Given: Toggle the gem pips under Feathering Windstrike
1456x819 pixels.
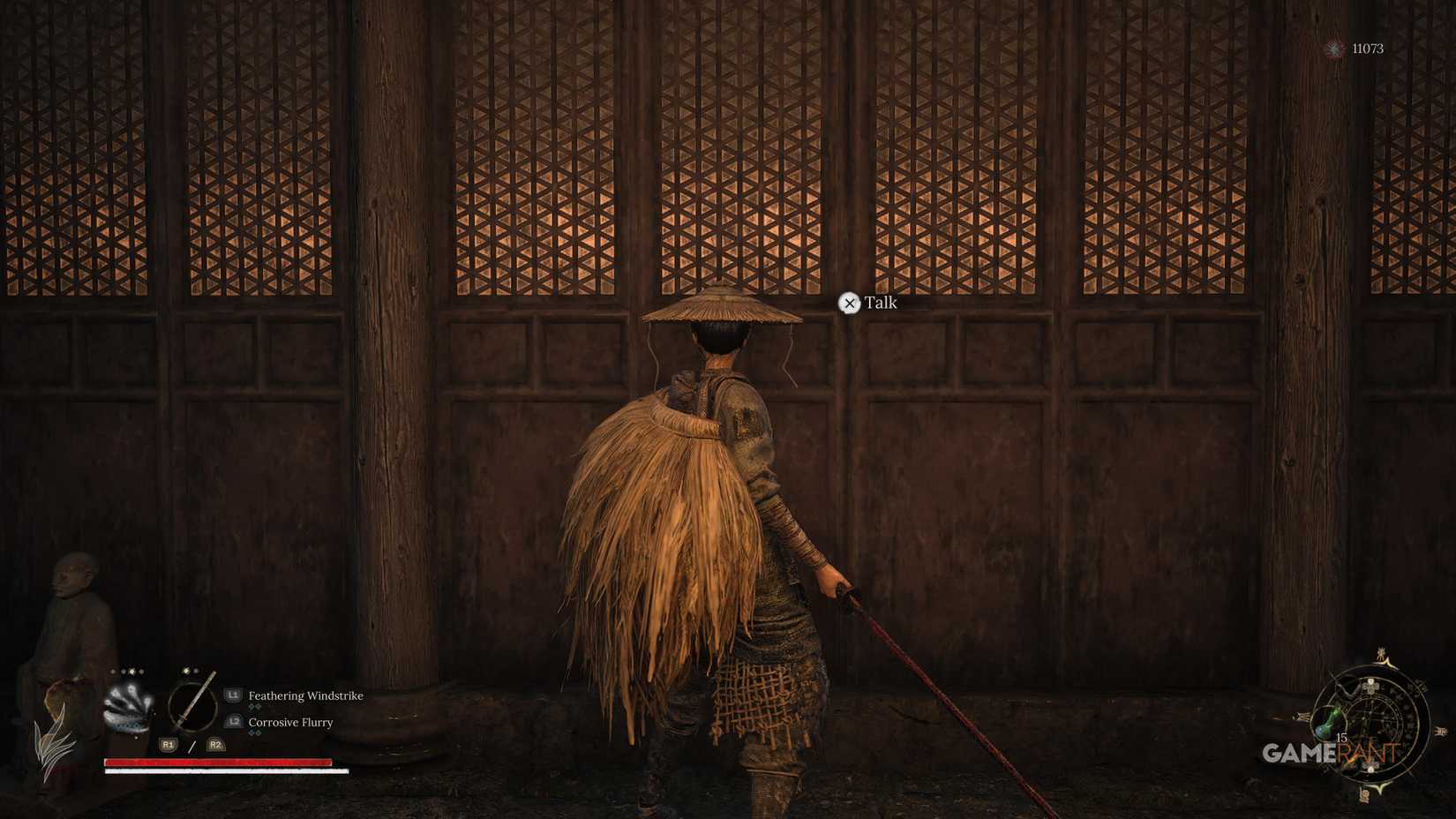Looking at the screenshot, I should pyautogui.click(x=254, y=706).
